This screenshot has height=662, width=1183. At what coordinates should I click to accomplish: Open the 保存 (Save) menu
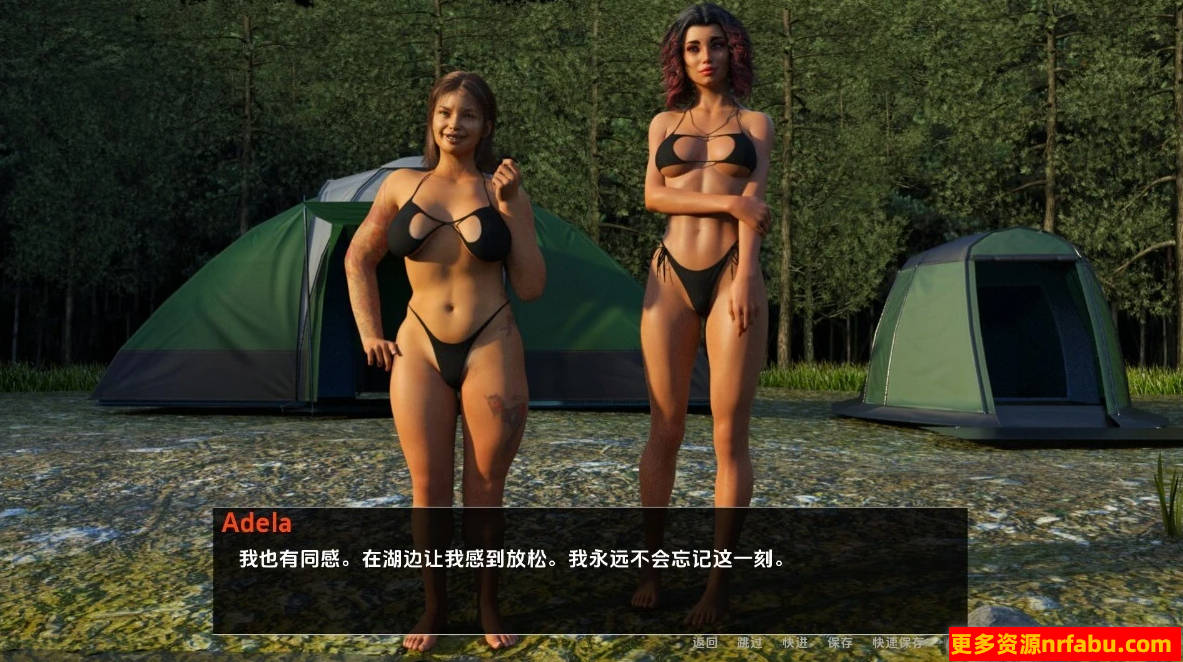coord(840,643)
